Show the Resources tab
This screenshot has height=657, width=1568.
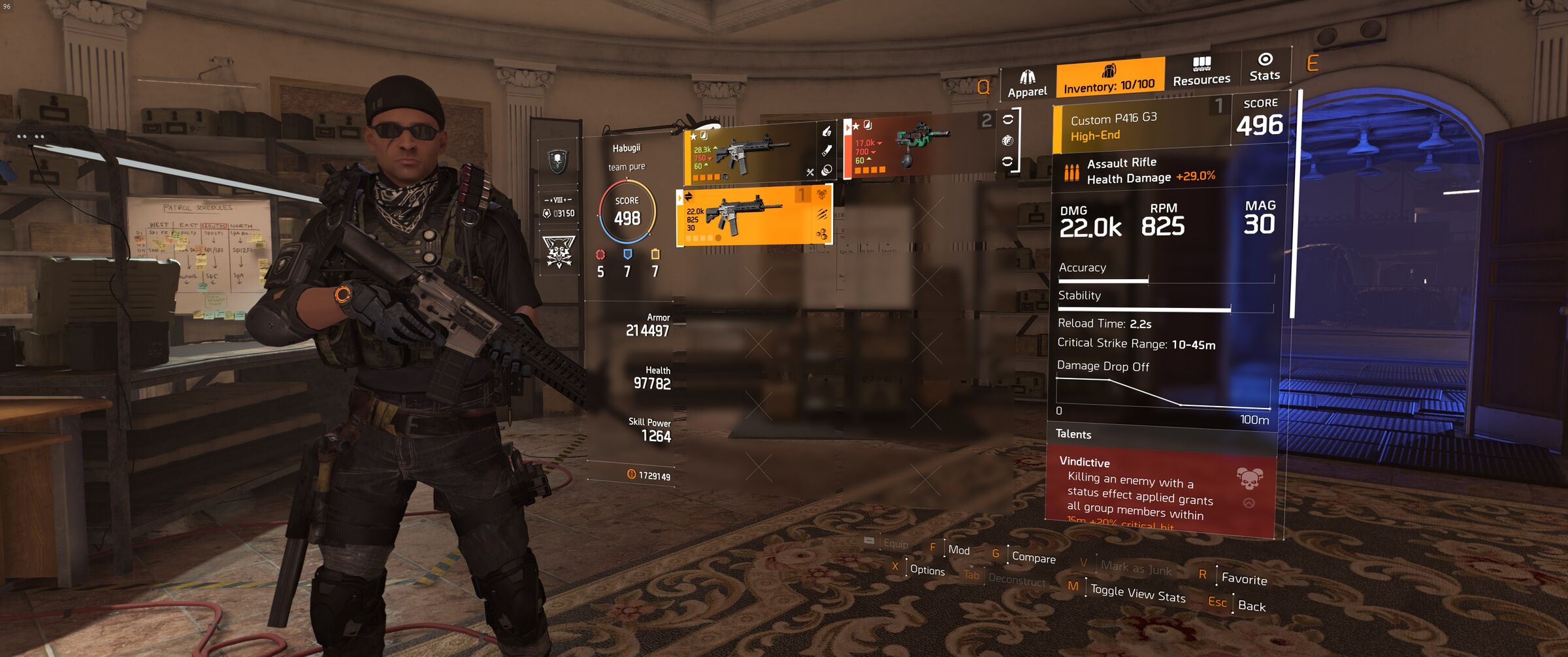pyautogui.click(x=1201, y=72)
